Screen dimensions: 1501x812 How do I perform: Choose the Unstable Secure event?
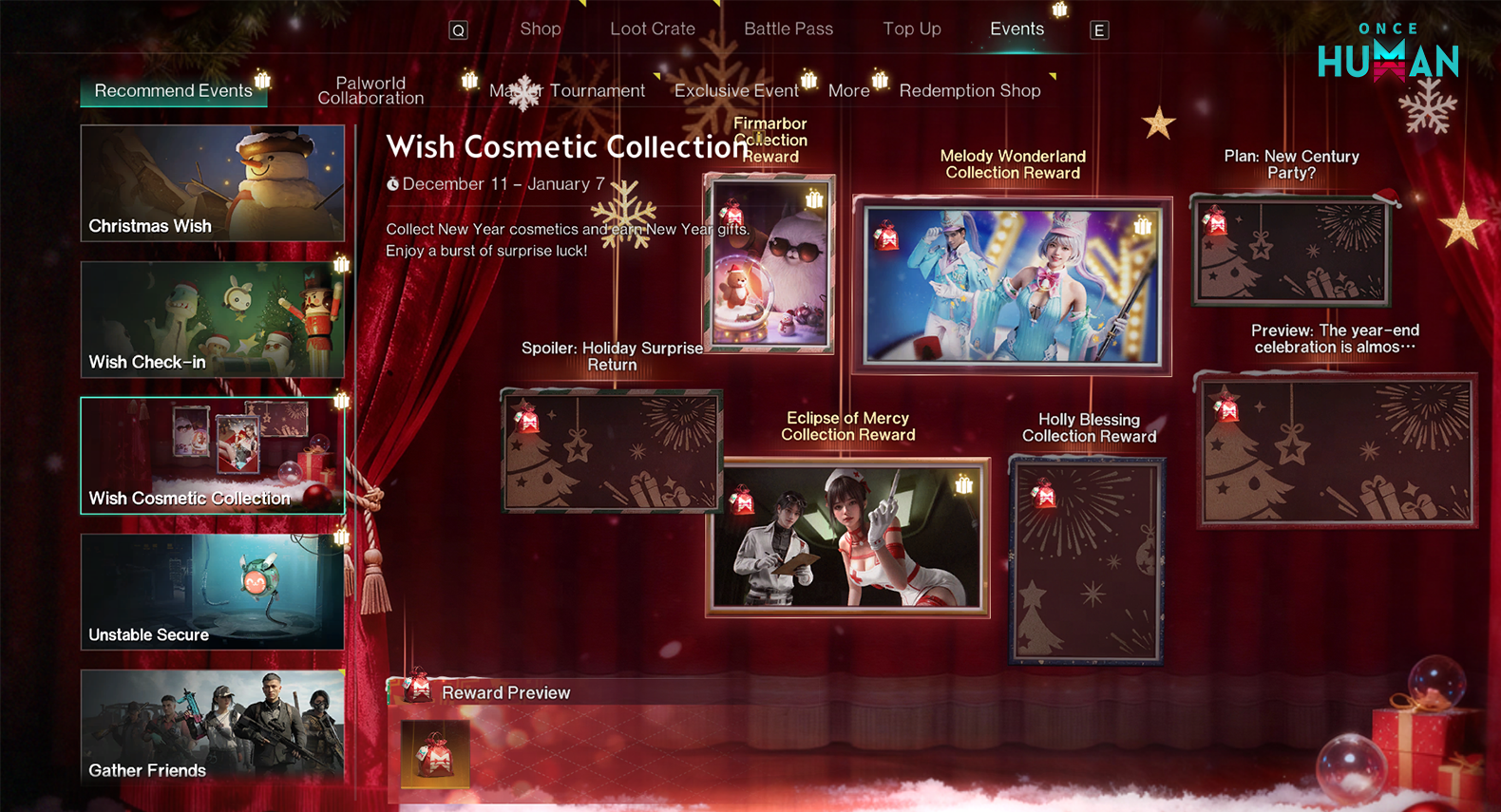click(213, 592)
